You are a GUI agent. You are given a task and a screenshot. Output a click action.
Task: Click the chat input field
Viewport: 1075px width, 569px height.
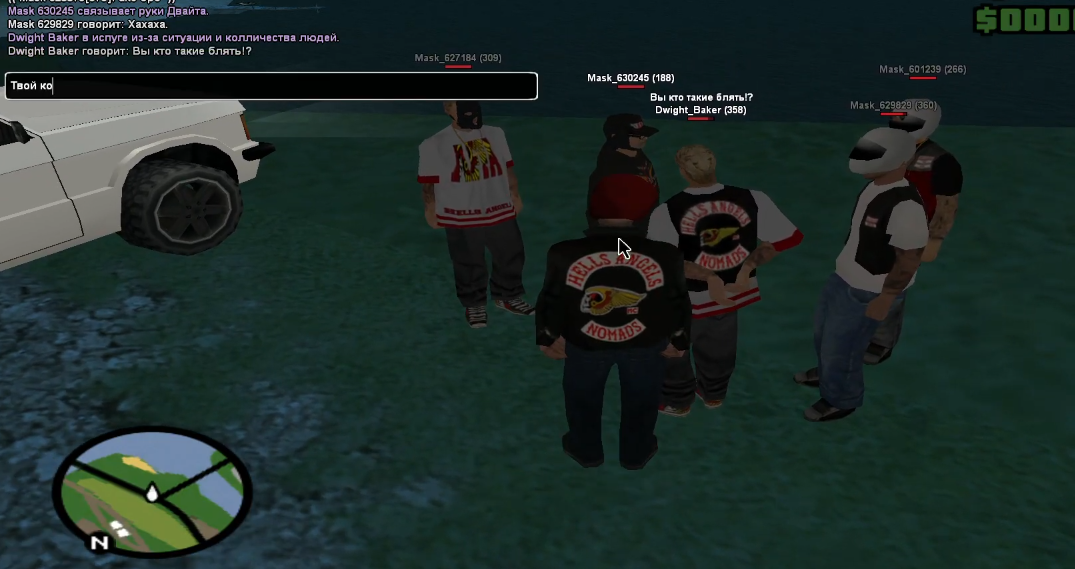(271, 86)
